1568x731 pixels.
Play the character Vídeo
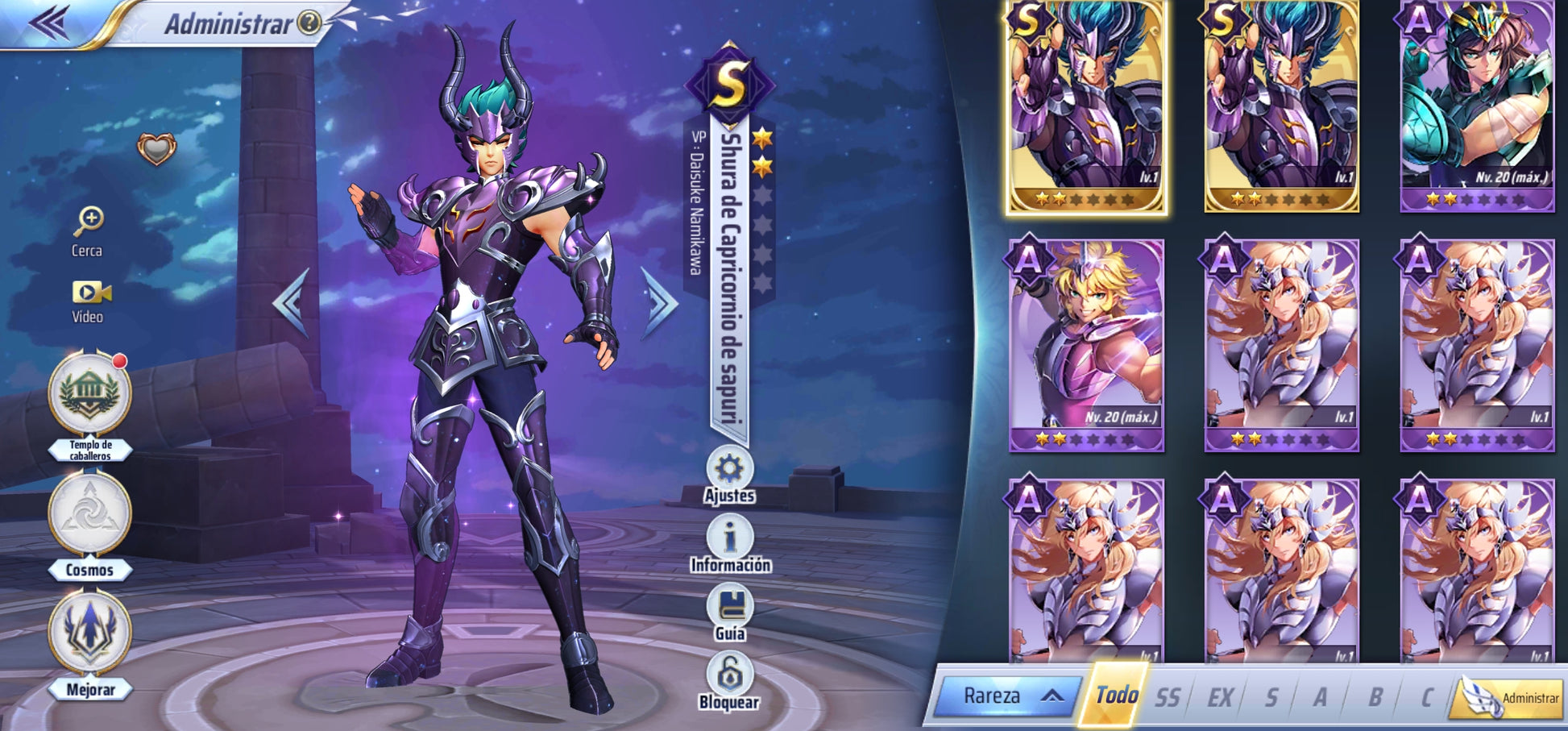point(89,300)
